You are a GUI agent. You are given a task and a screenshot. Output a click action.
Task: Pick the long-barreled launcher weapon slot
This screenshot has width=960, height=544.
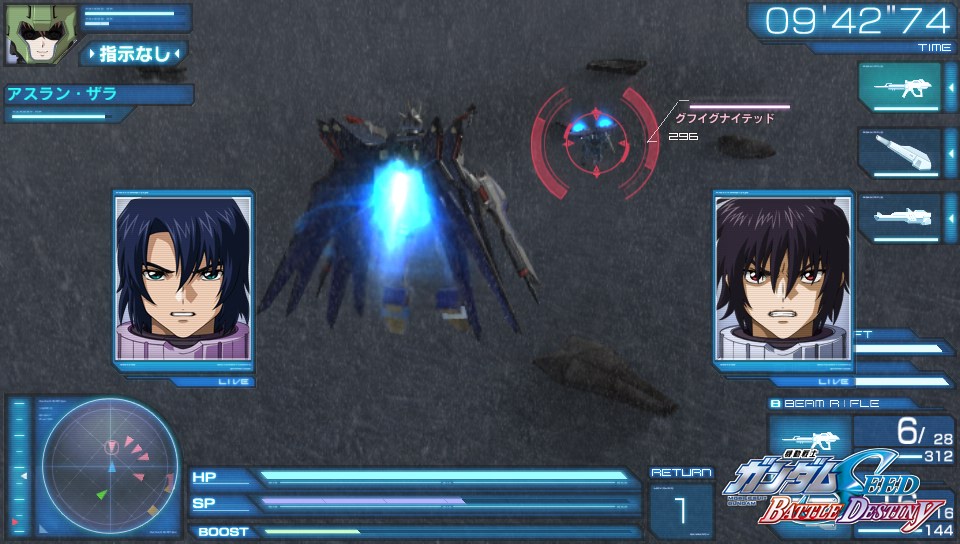point(899,217)
